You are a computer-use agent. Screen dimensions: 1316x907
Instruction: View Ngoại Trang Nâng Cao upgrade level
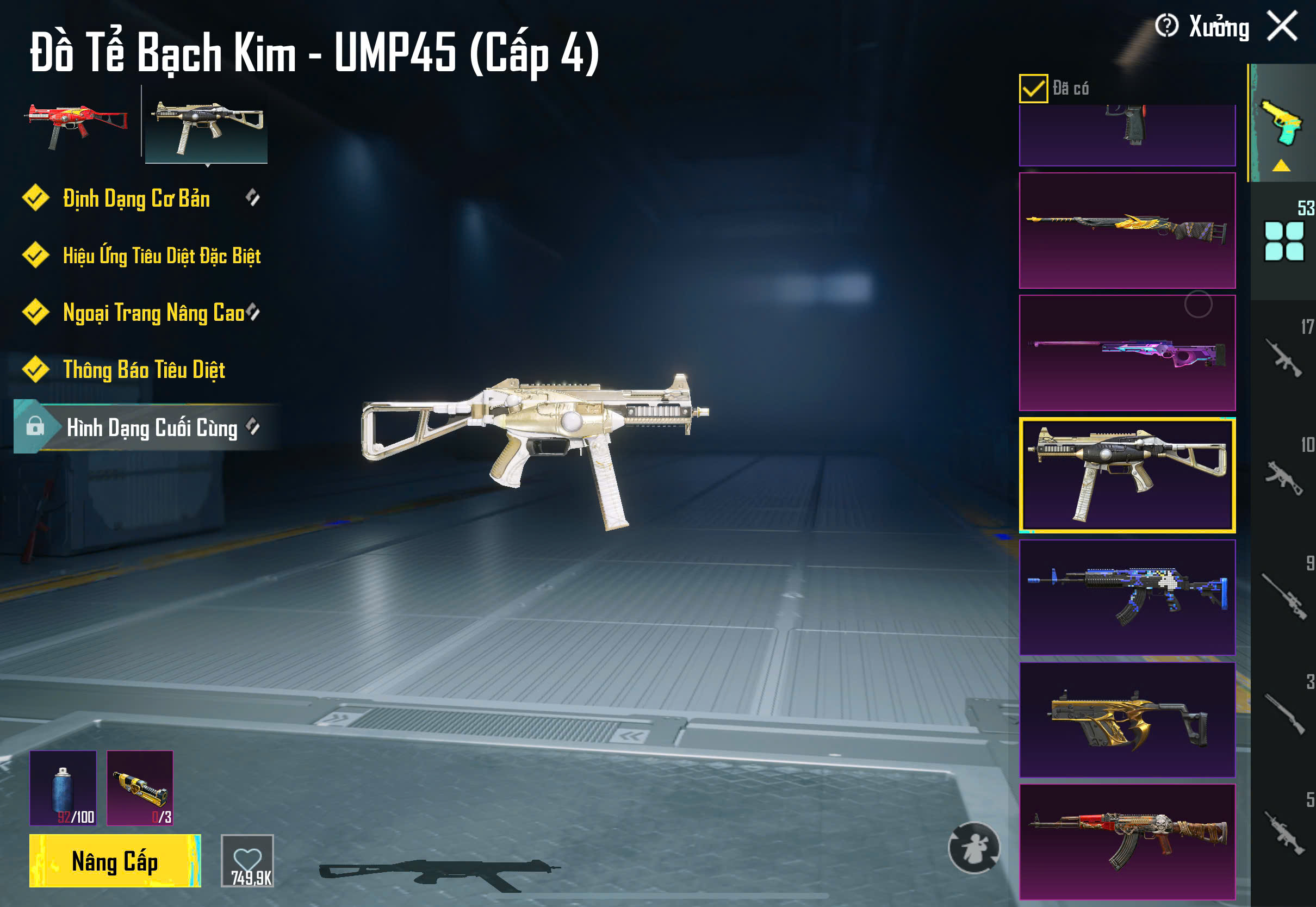[153, 313]
